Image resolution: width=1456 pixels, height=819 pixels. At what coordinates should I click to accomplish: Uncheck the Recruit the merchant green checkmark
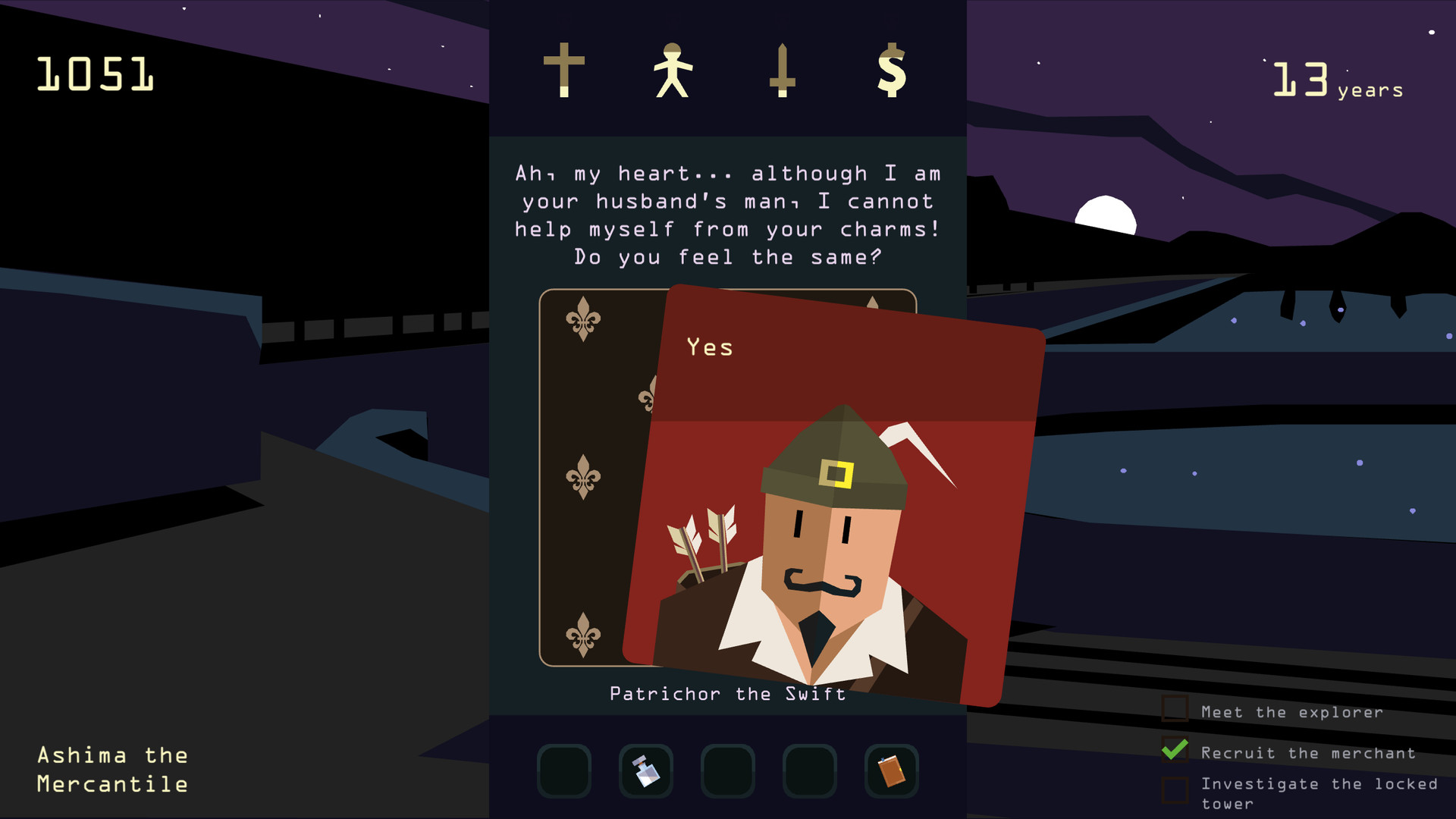click(1175, 750)
